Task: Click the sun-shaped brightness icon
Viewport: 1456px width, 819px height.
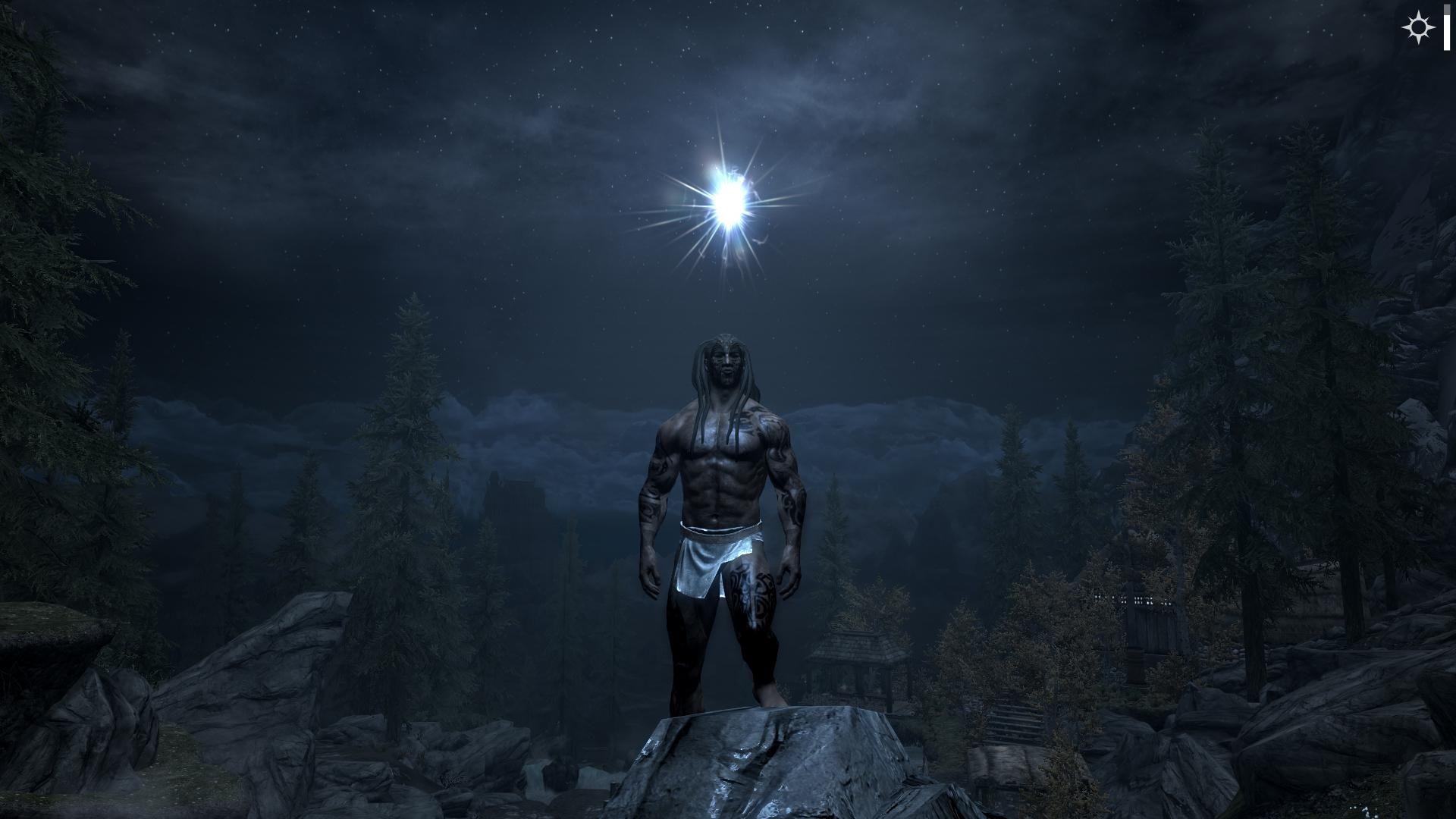Action: coord(1418,30)
